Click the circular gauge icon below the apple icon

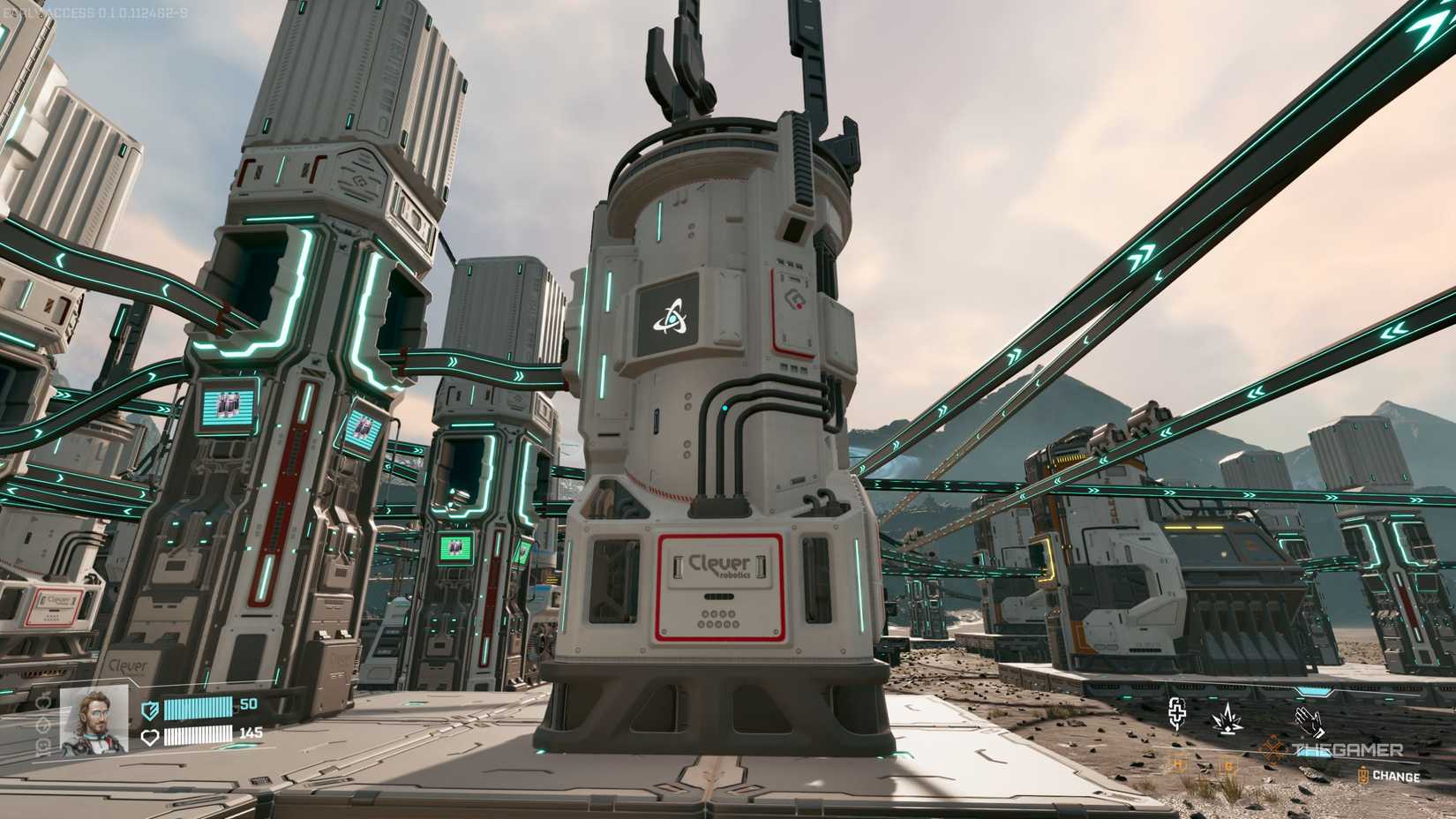pyautogui.click(x=42, y=725)
